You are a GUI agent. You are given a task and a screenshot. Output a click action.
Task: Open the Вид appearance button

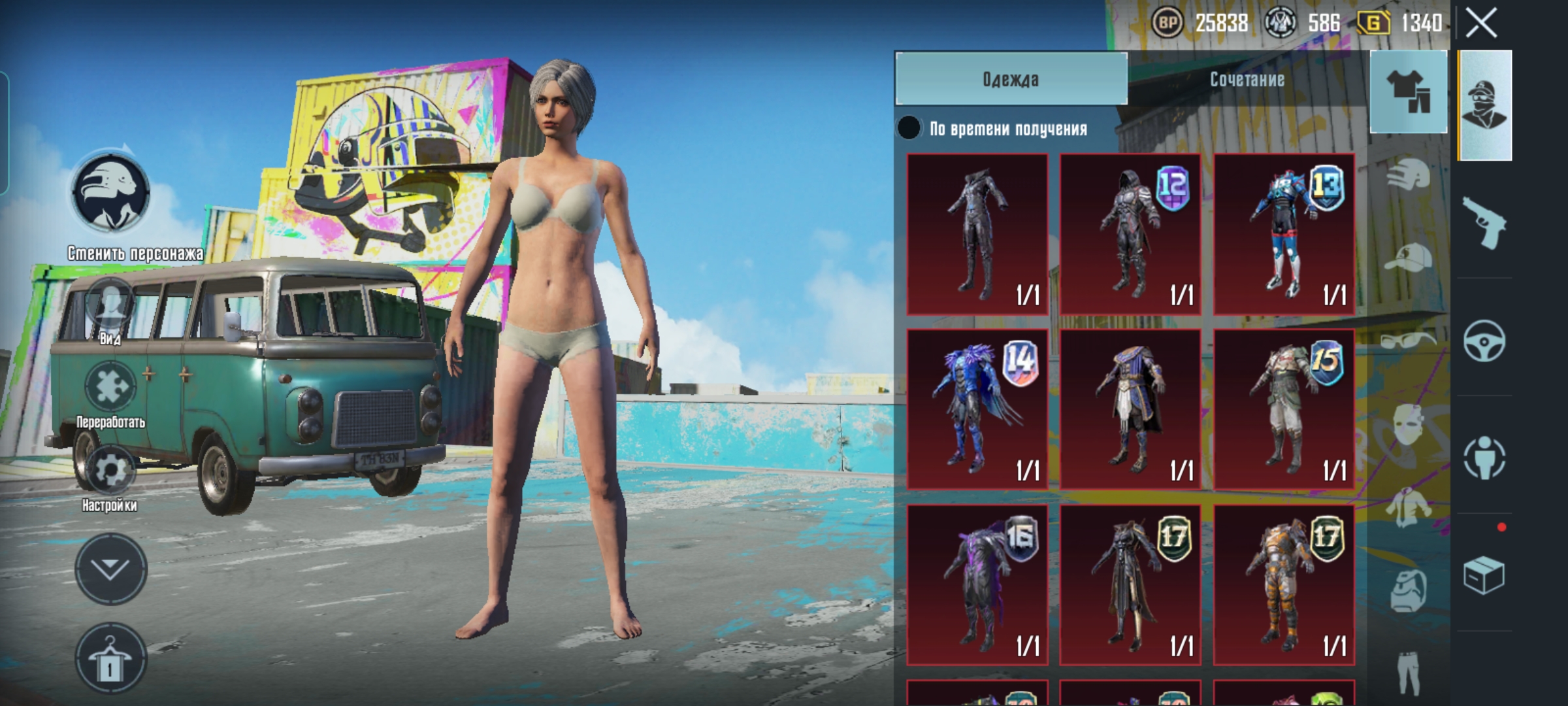click(110, 307)
